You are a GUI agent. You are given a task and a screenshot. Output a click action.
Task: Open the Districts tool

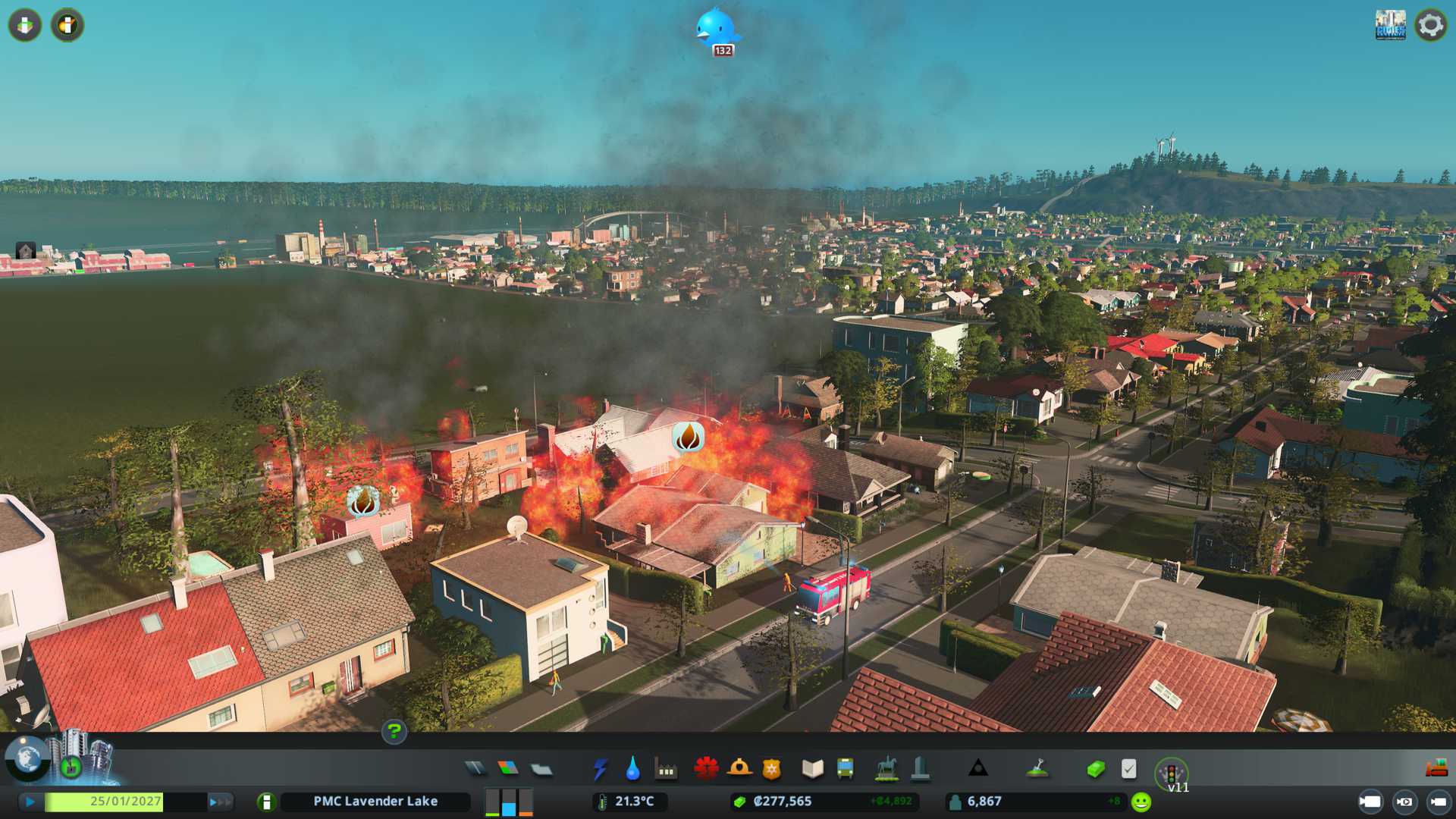(541, 770)
